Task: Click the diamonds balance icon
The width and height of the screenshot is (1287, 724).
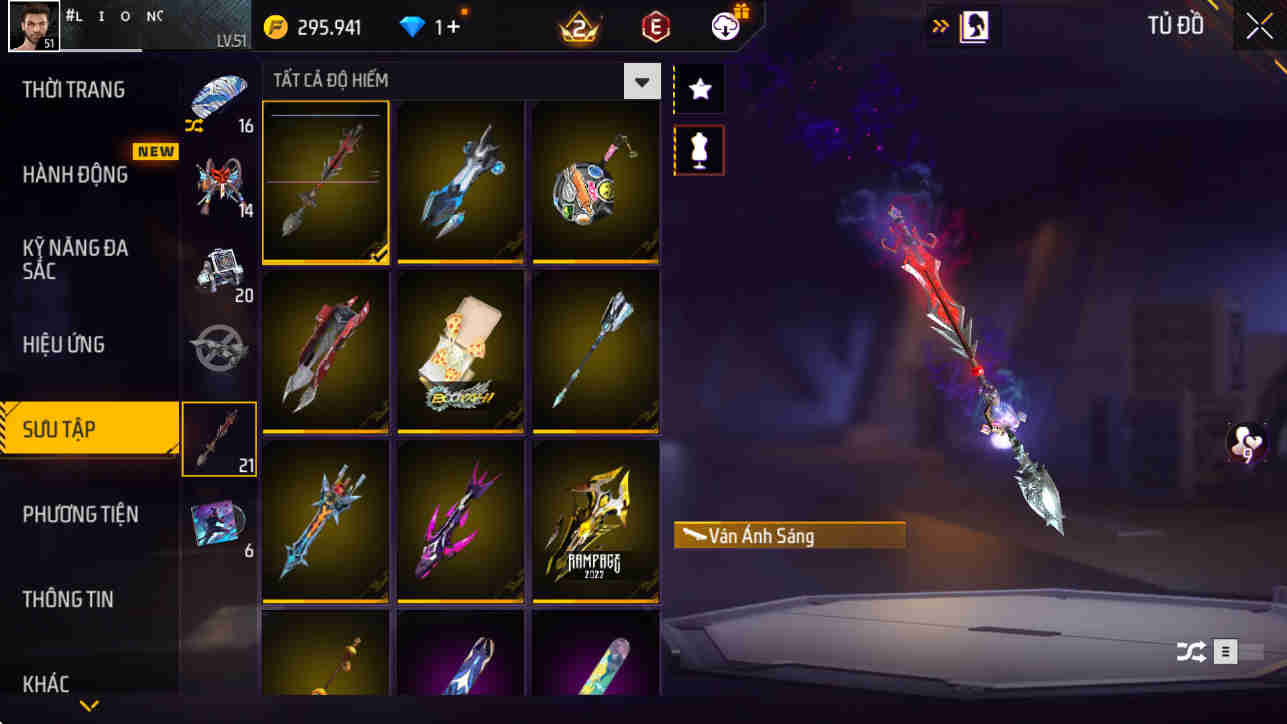Action: 414,26
